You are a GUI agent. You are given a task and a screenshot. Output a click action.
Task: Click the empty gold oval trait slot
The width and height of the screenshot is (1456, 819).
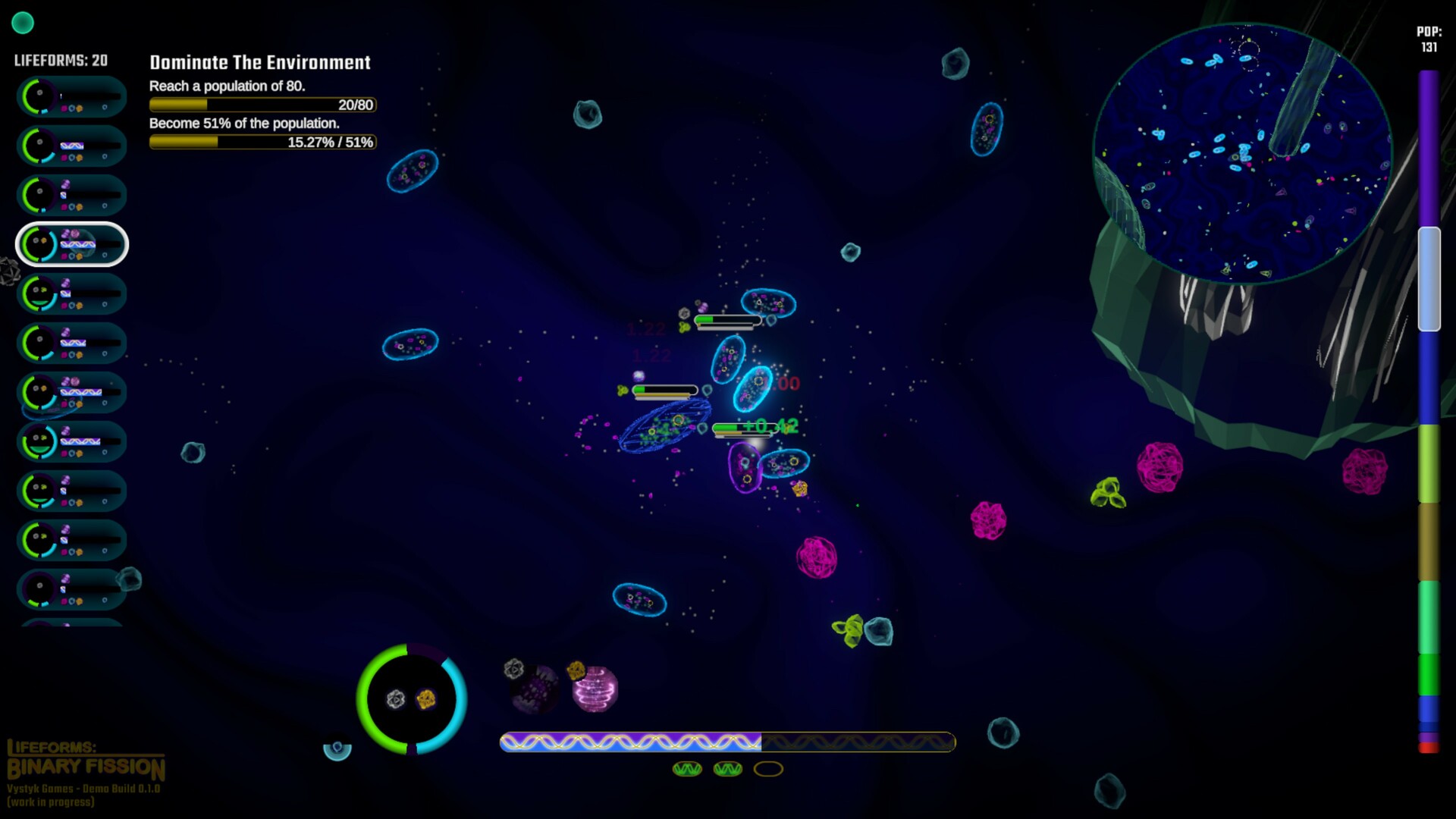[768, 769]
